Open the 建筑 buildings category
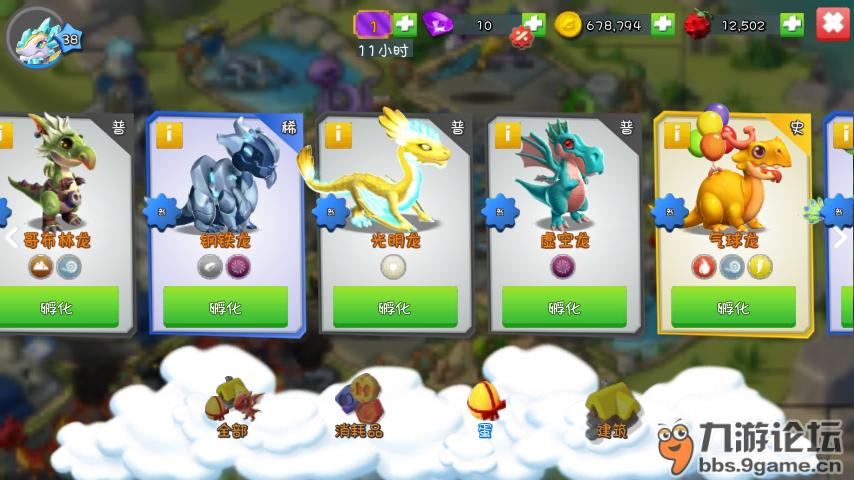 click(x=609, y=410)
